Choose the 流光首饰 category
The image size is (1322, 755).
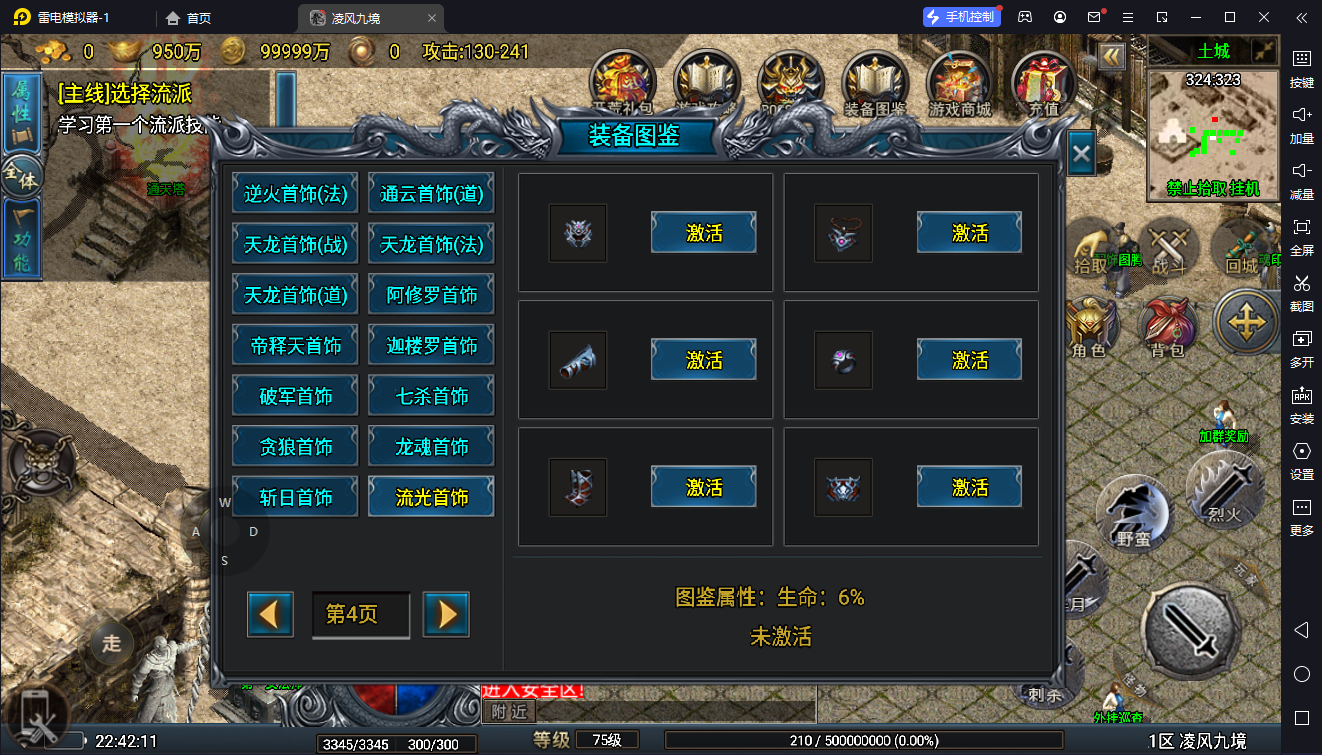point(431,497)
